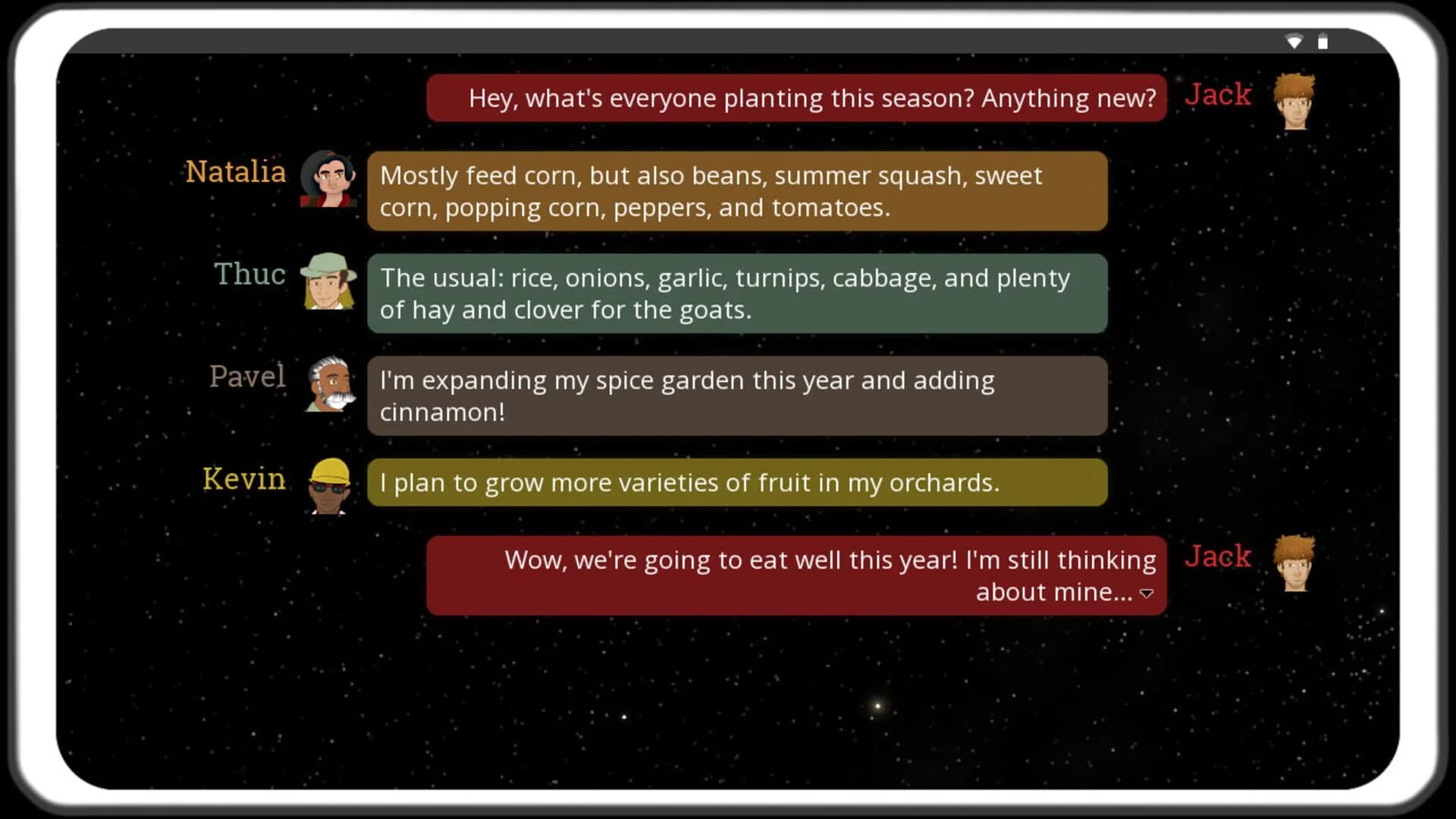The height and width of the screenshot is (819, 1456).
Task: Click Natalia's name label
Action: pos(235,173)
